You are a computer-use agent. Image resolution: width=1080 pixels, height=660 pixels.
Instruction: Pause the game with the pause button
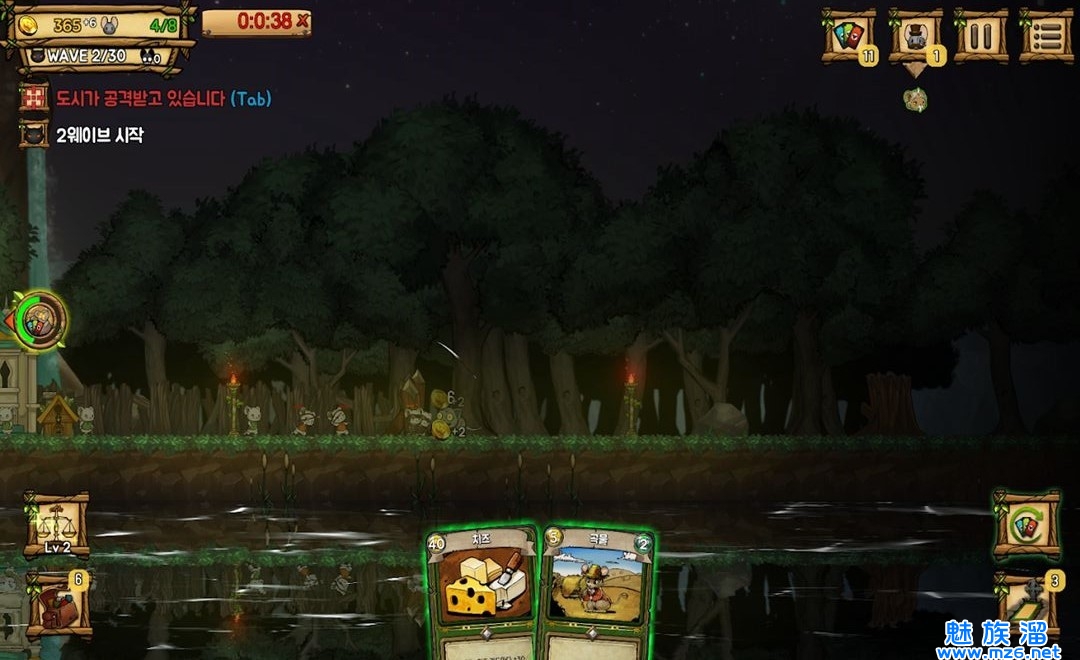(980, 37)
